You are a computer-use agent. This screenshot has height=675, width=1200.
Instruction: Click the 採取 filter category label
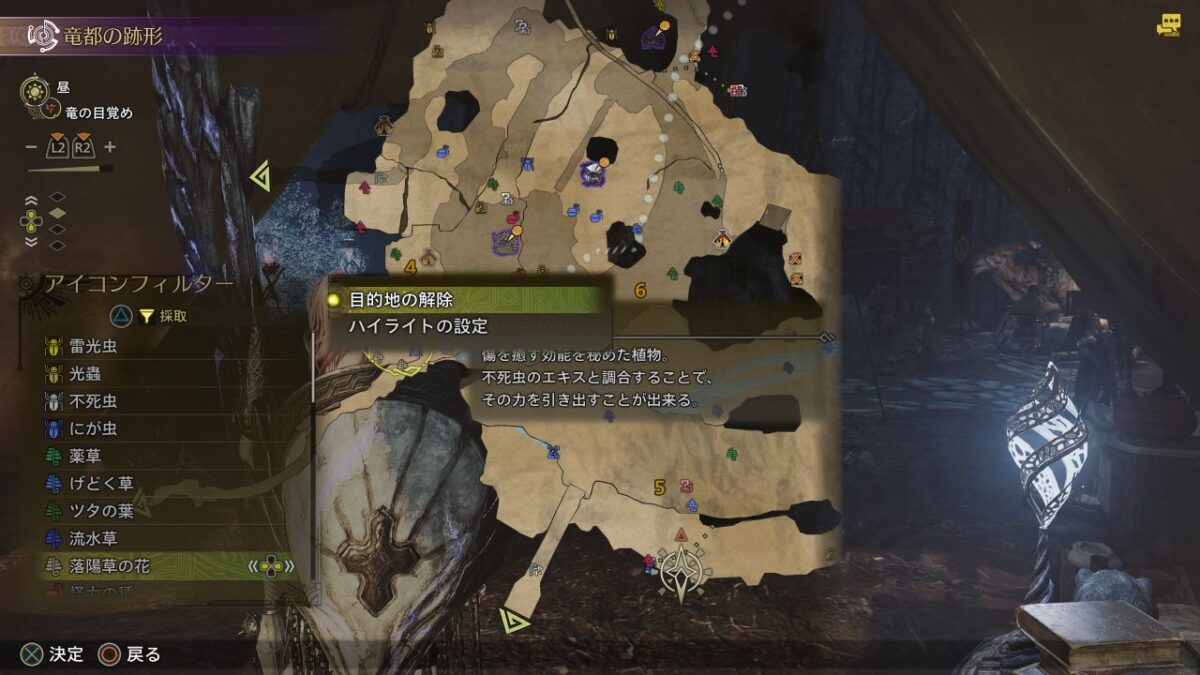tap(173, 316)
